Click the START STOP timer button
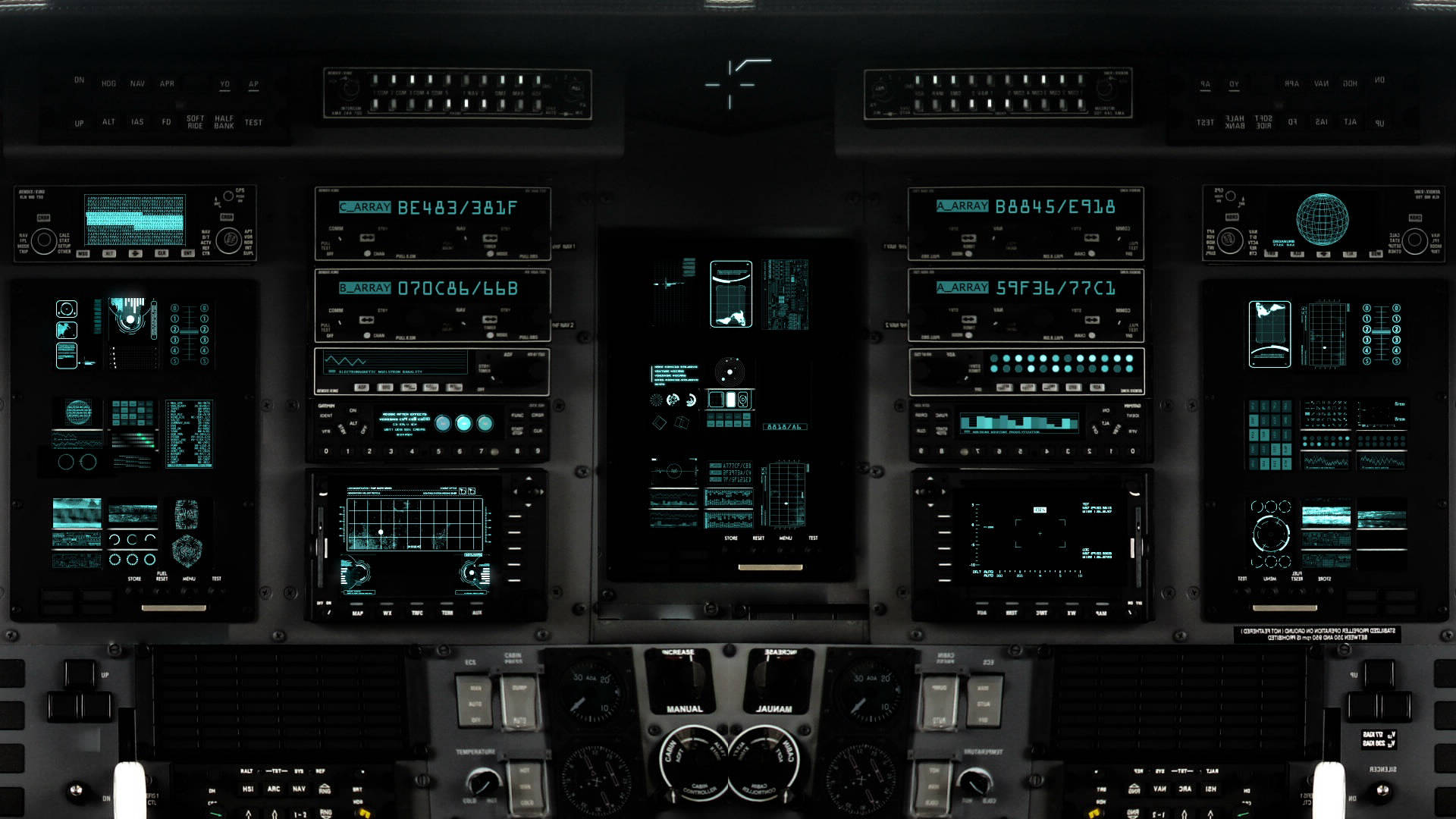Viewport: 1456px width, 819px height. pos(517,431)
